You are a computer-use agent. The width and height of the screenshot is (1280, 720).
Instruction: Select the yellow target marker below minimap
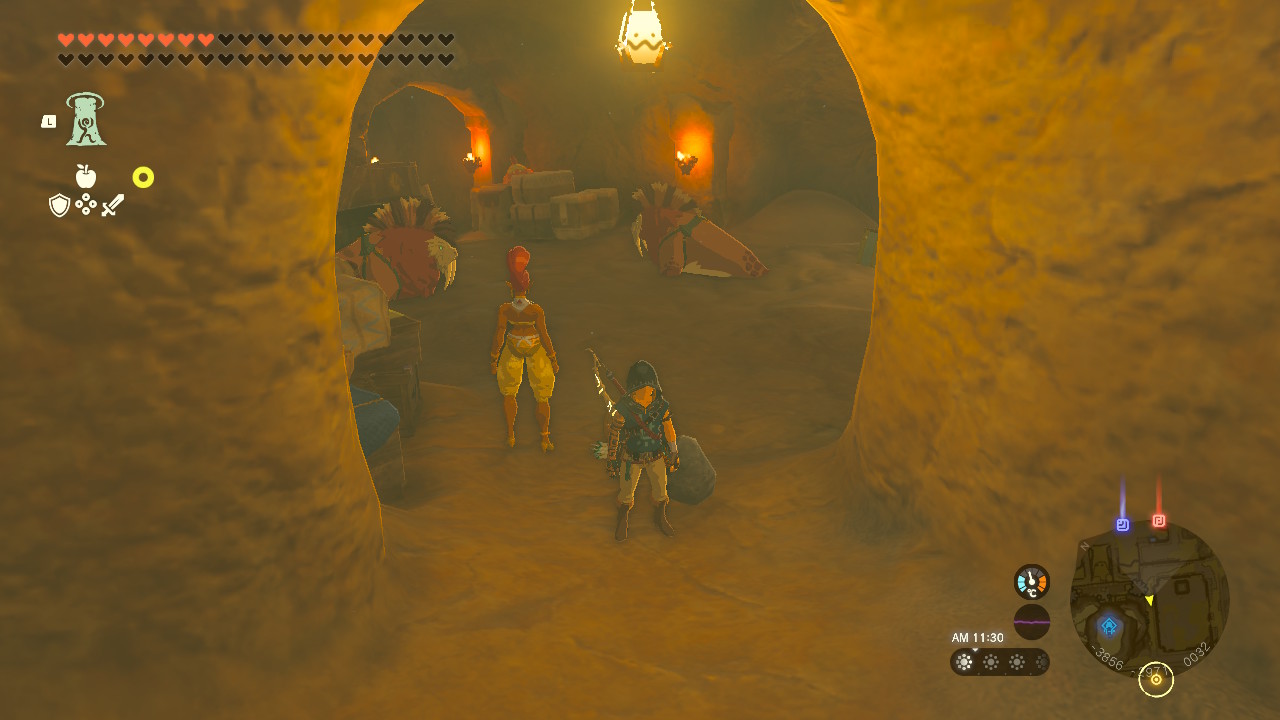click(x=1156, y=680)
